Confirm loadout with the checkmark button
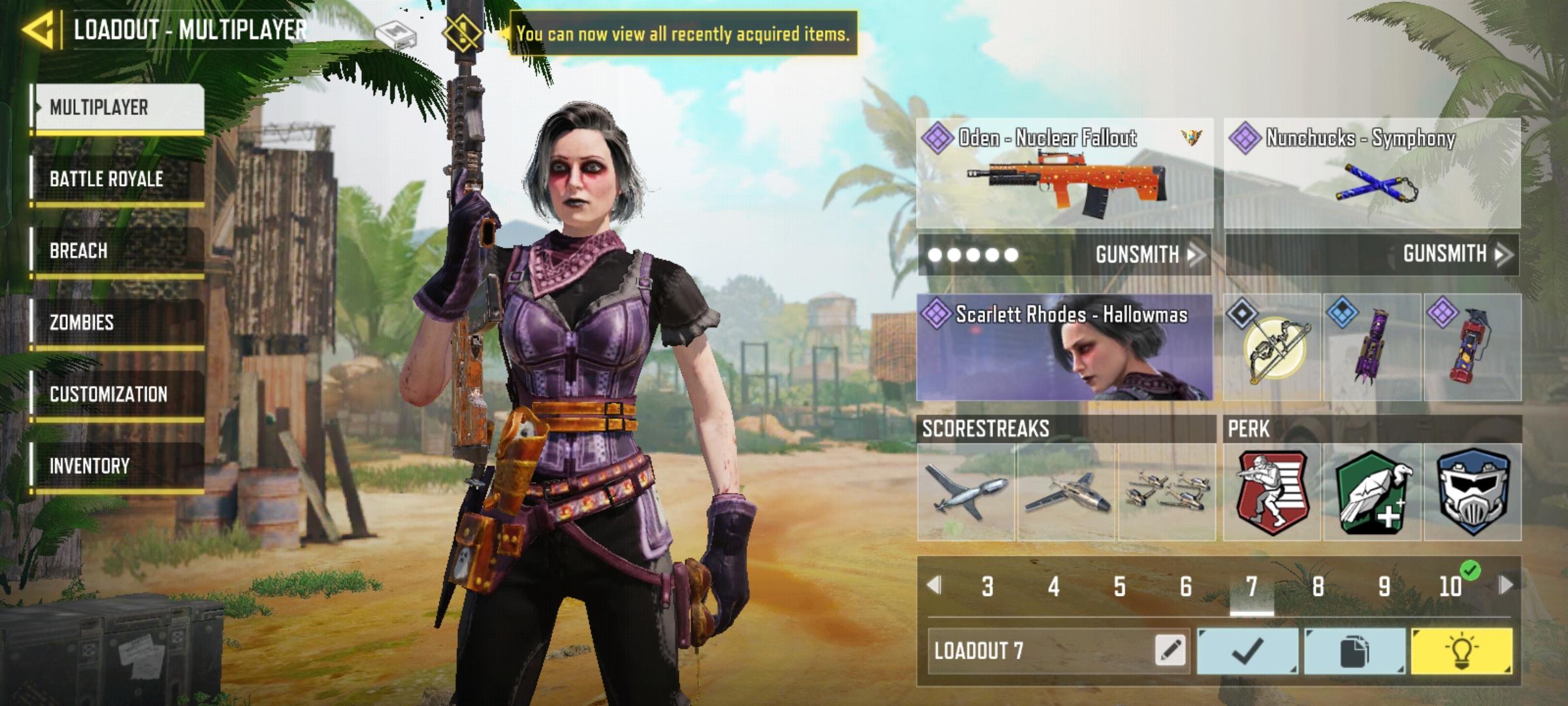This screenshot has width=1568, height=706. [x=1247, y=650]
